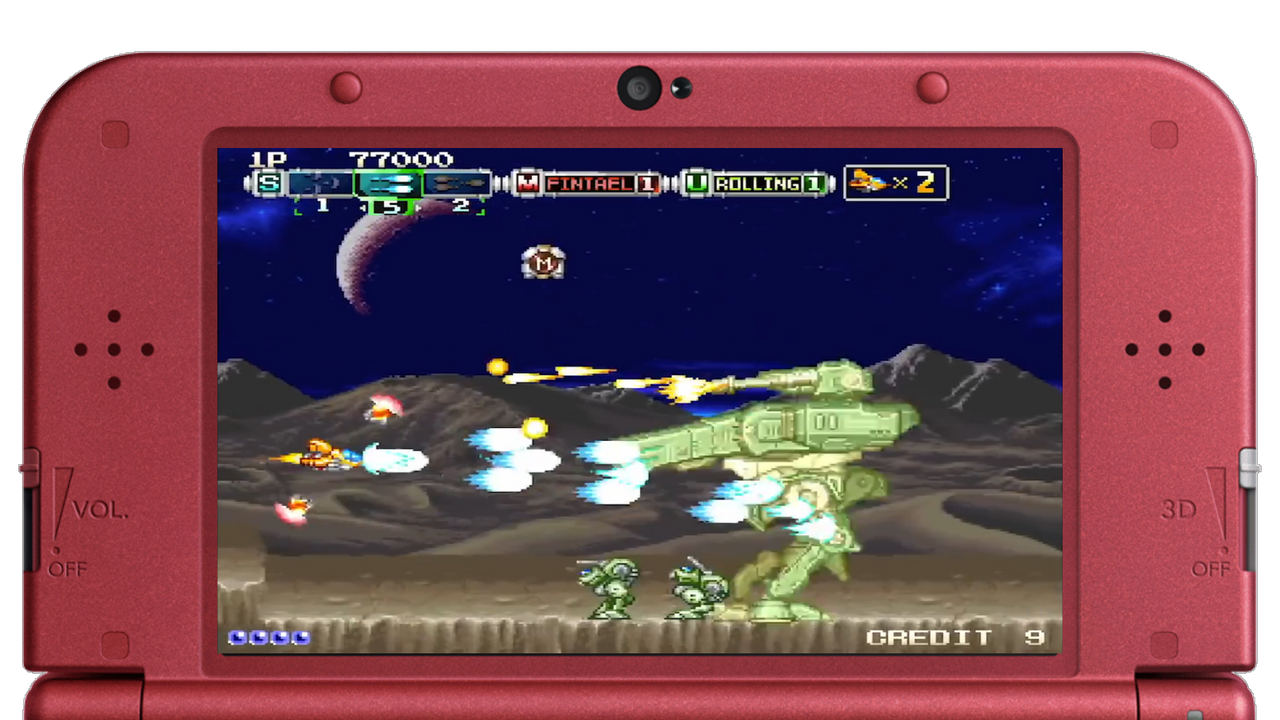Click the red M badge beside FINTAEL
1280x720 pixels.
[529, 184]
